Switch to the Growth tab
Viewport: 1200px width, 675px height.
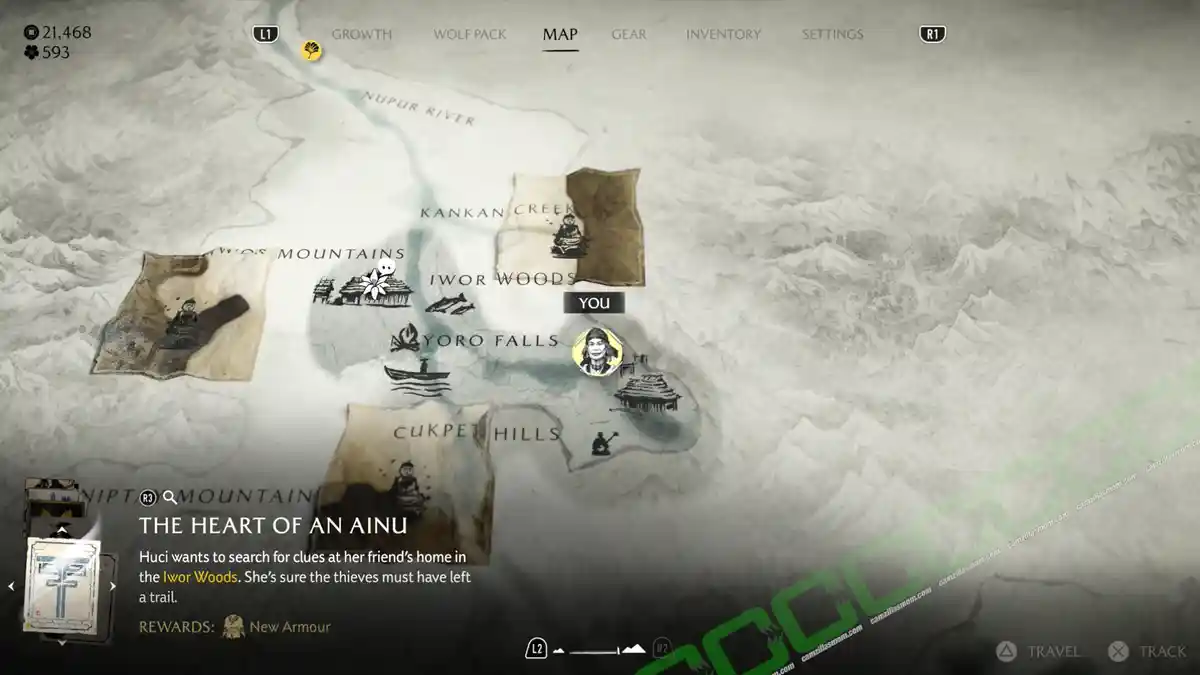361,34
